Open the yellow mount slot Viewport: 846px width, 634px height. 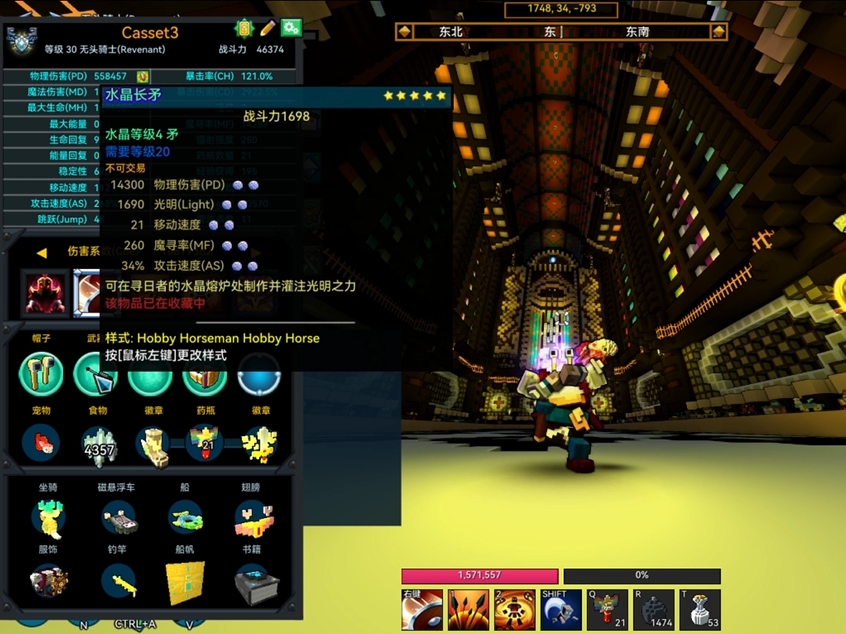[x=48, y=517]
